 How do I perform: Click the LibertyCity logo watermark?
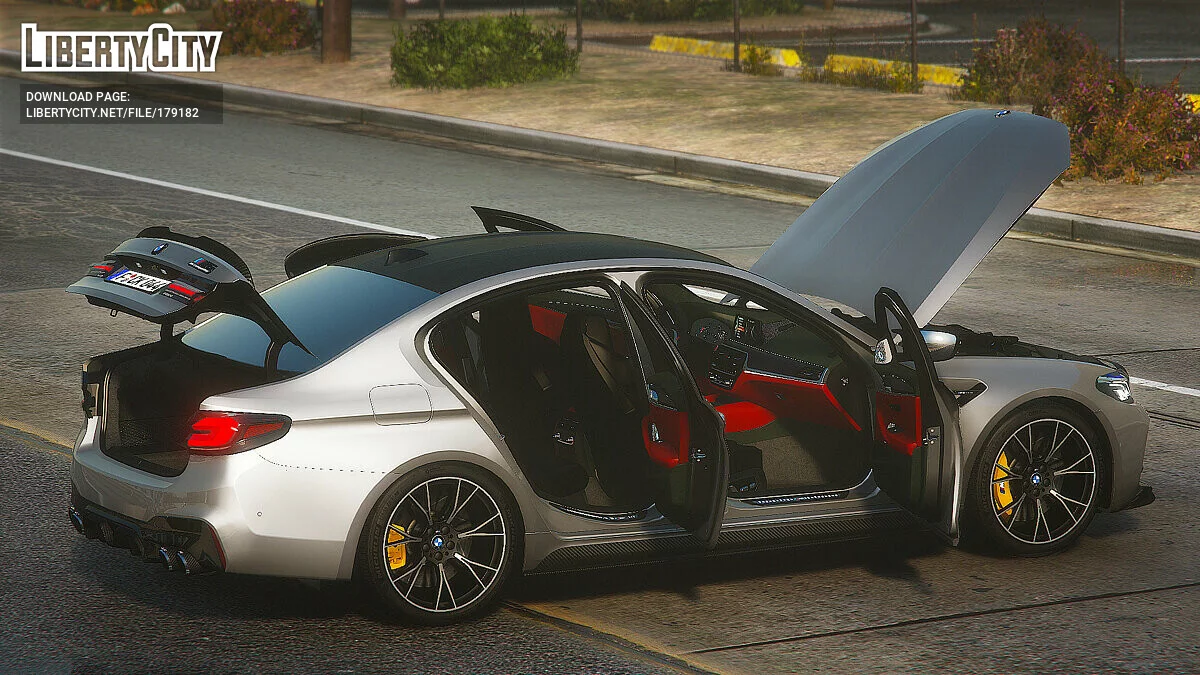click(121, 48)
